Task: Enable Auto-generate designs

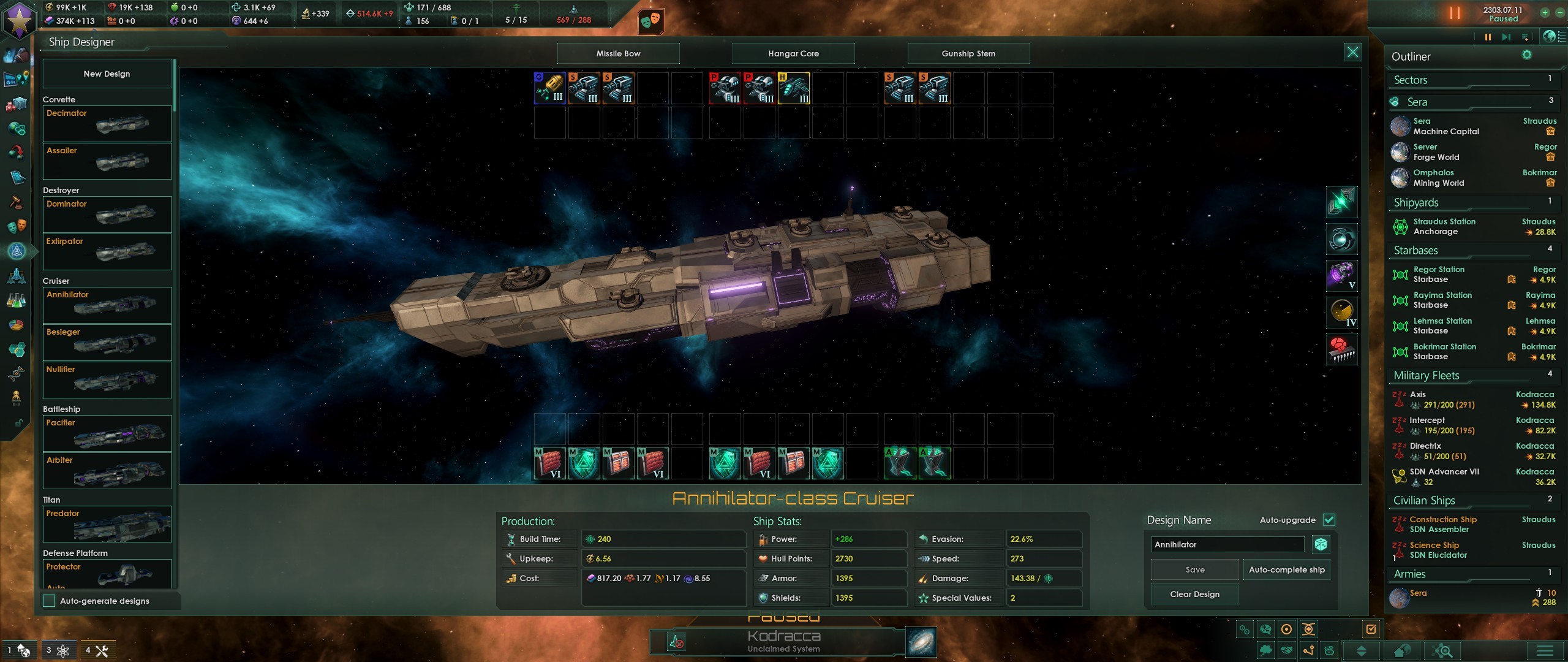Action: (x=50, y=601)
